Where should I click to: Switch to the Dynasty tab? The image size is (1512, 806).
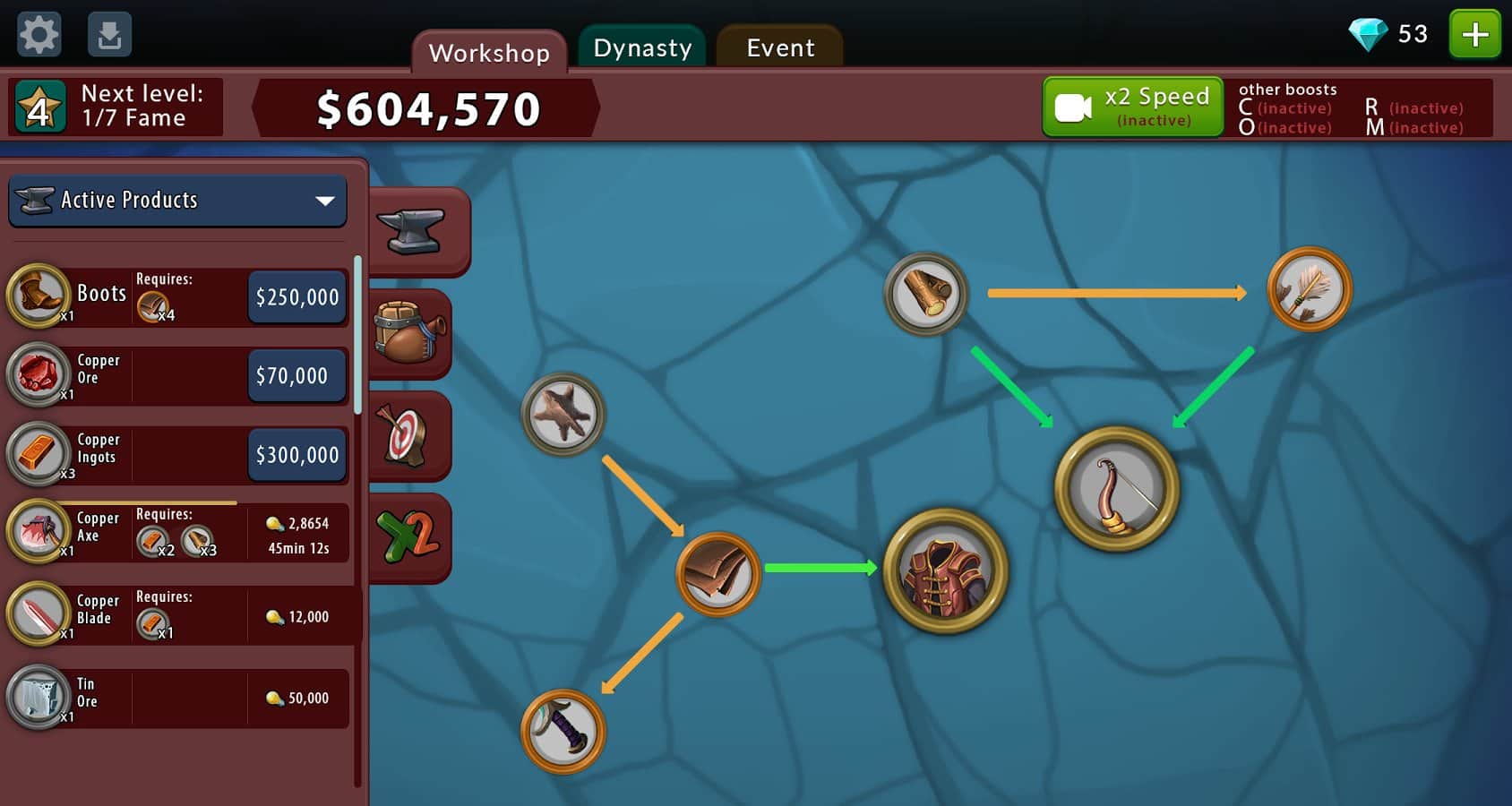coord(641,47)
